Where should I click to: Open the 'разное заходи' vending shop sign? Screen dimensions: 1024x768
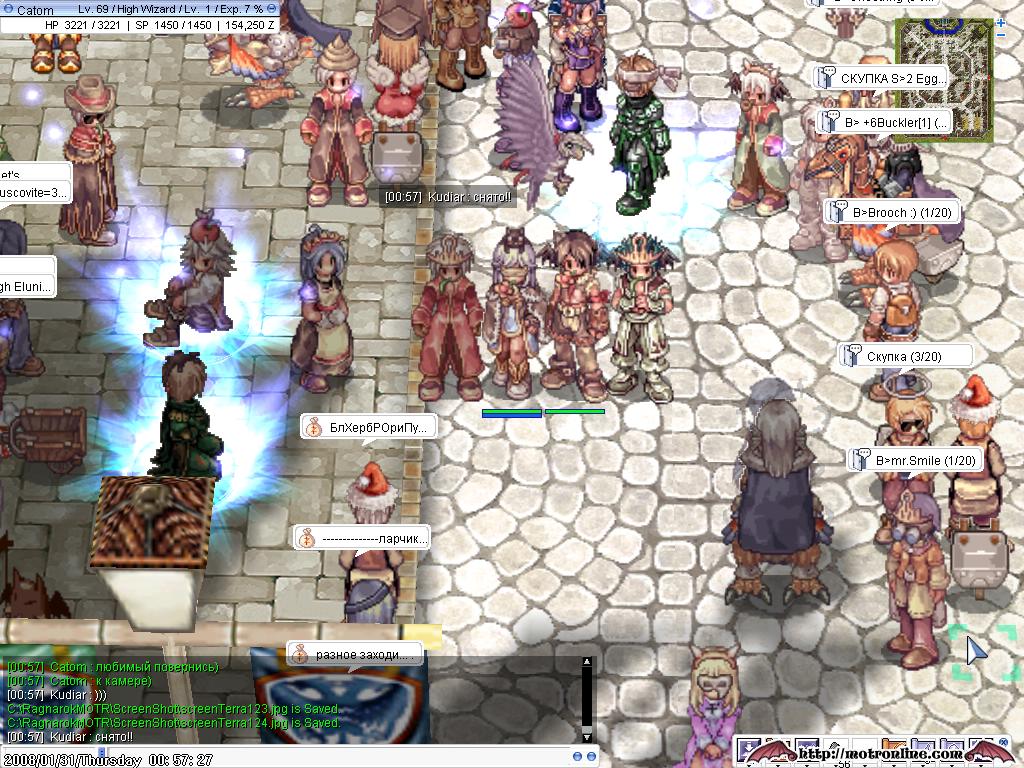tap(355, 654)
